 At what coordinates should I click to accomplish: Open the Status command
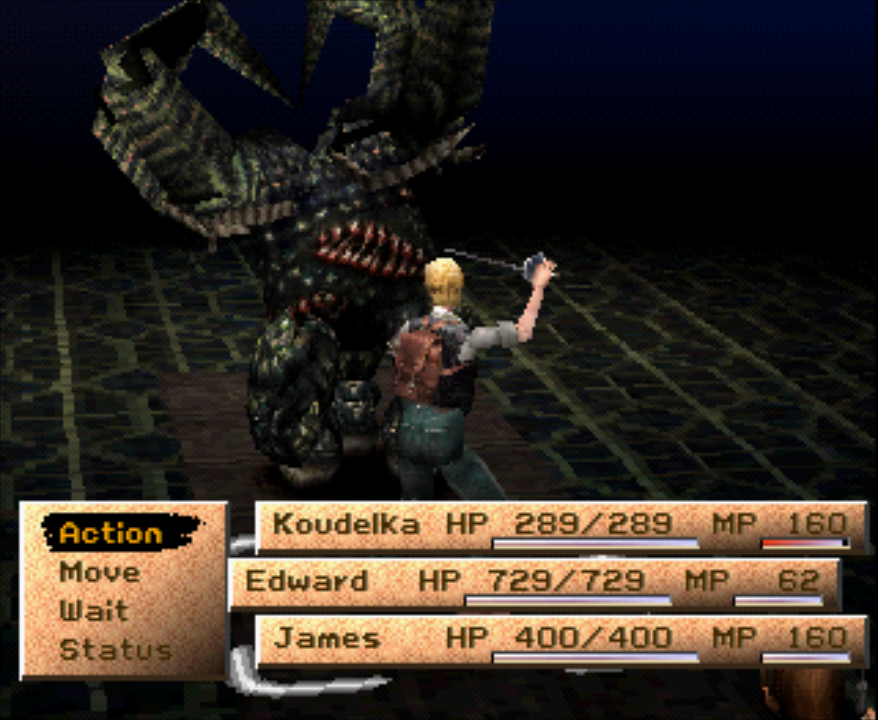pyautogui.click(x=115, y=649)
